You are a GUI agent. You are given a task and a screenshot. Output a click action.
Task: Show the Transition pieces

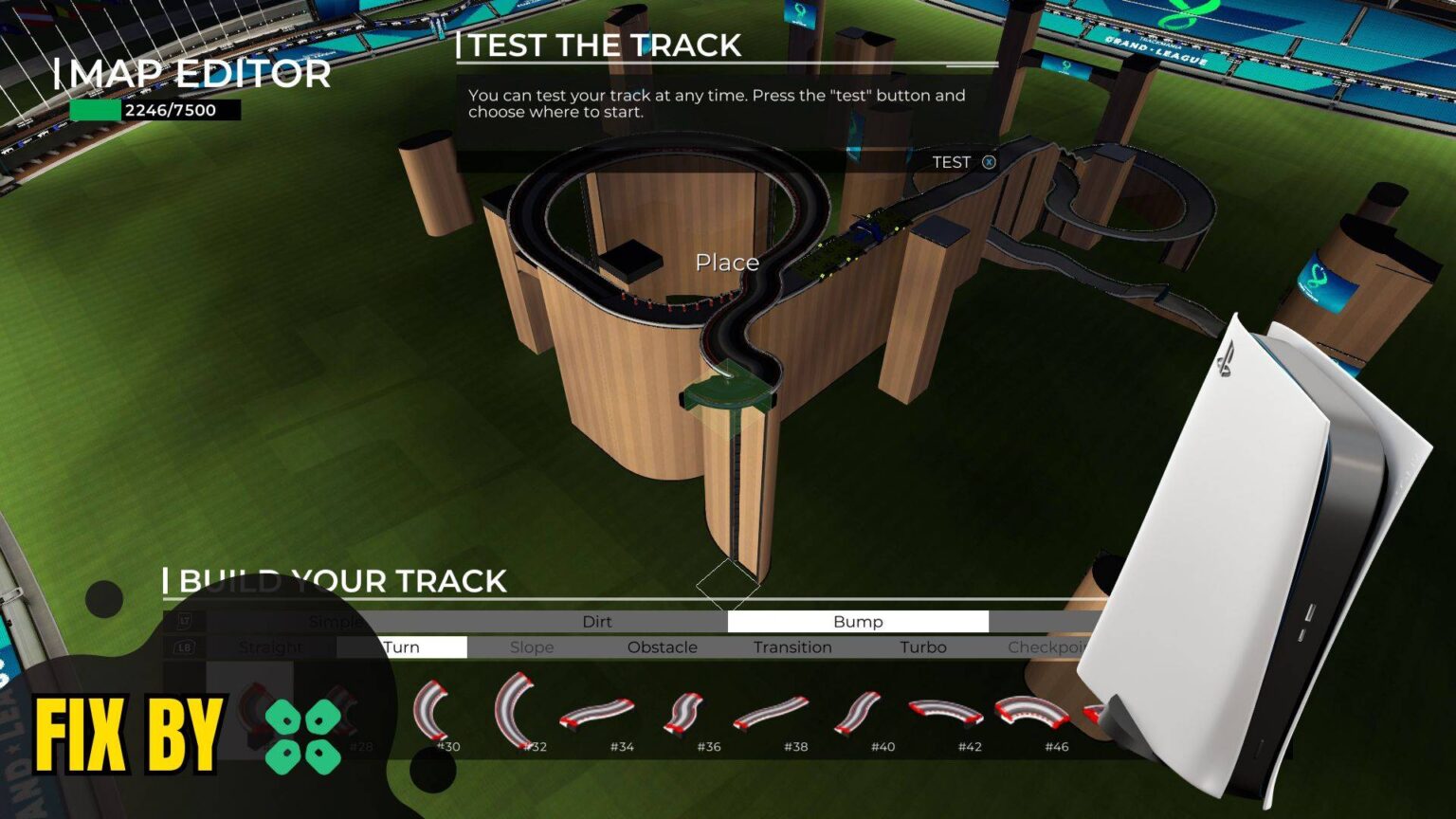click(x=792, y=647)
